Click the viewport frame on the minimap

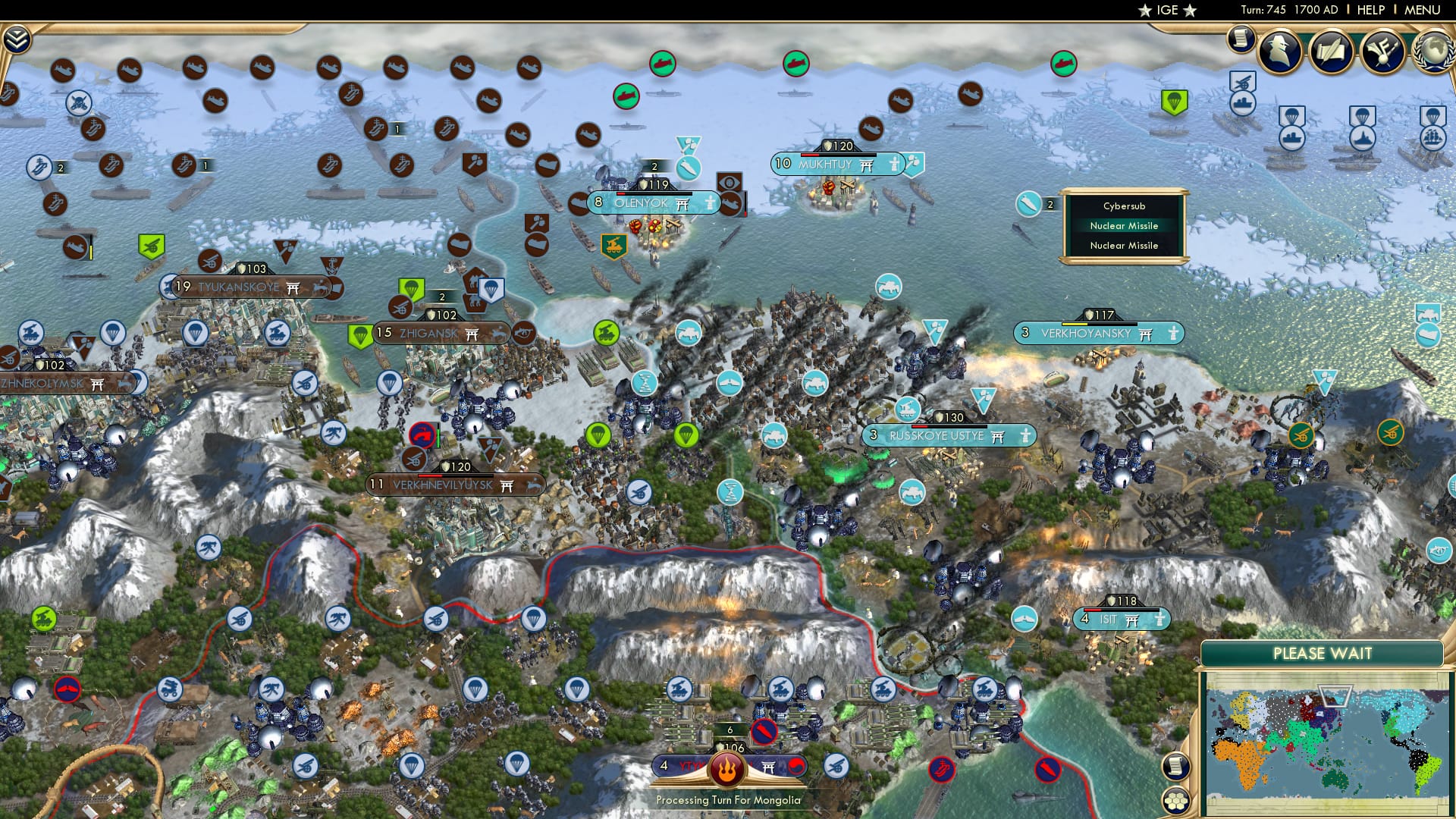(1335, 696)
